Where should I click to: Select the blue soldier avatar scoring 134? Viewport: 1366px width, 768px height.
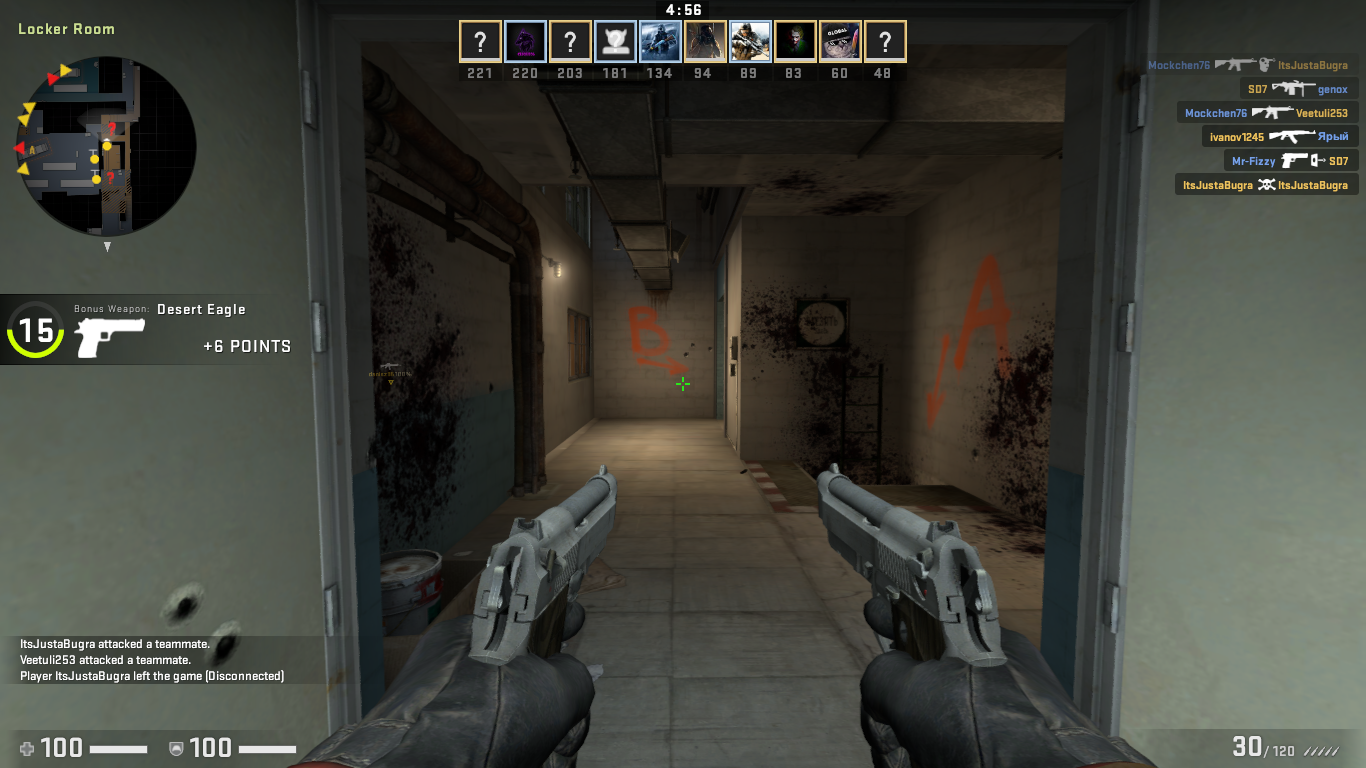click(x=660, y=42)
